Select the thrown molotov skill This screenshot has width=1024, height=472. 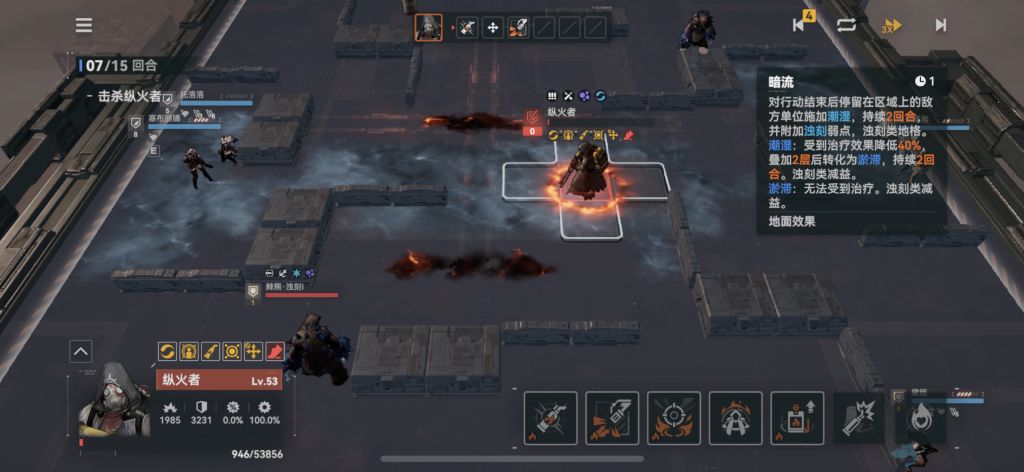[x=550, y=417]
